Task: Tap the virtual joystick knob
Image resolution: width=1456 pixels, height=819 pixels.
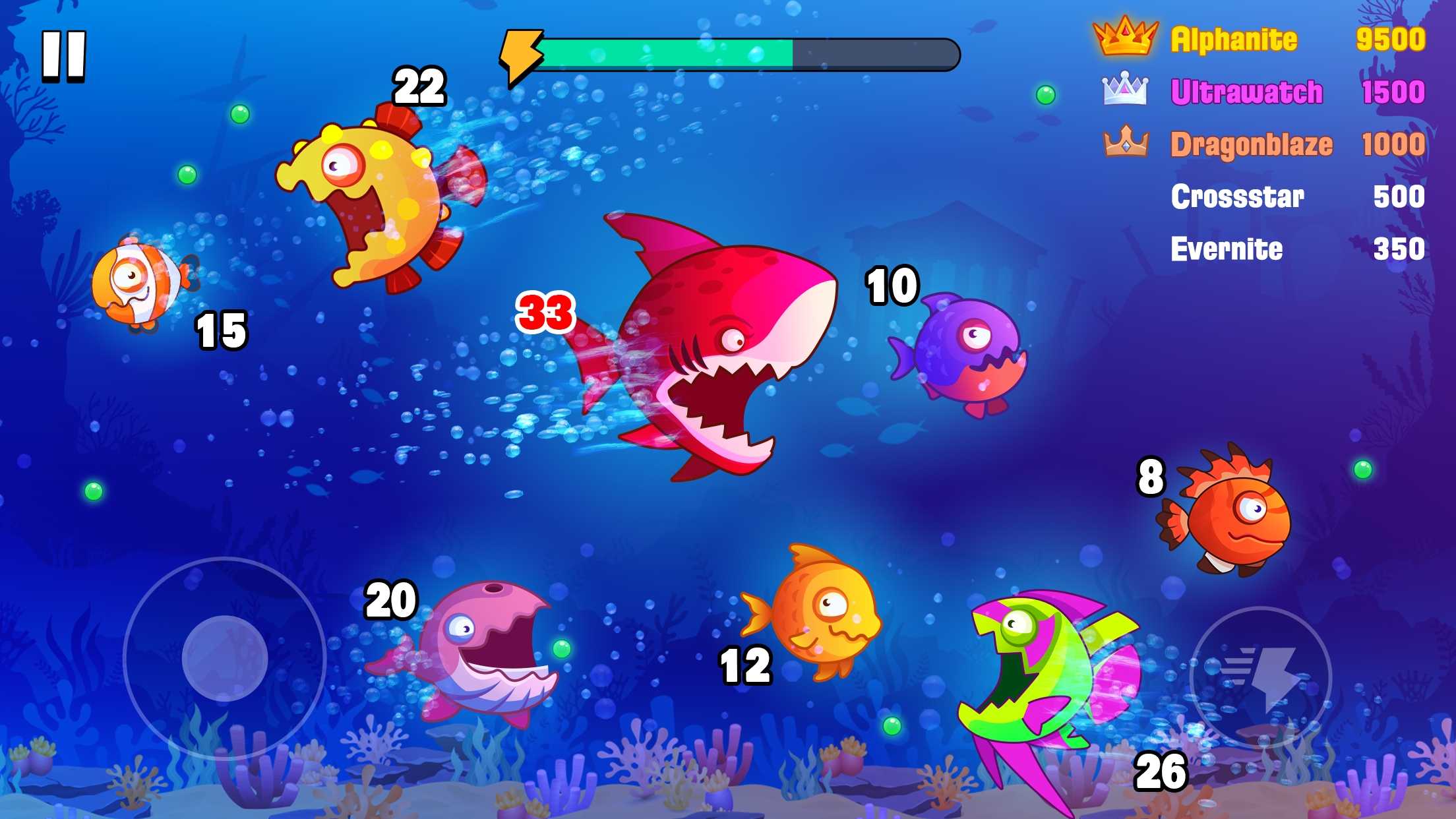Action: coord(225,658)
